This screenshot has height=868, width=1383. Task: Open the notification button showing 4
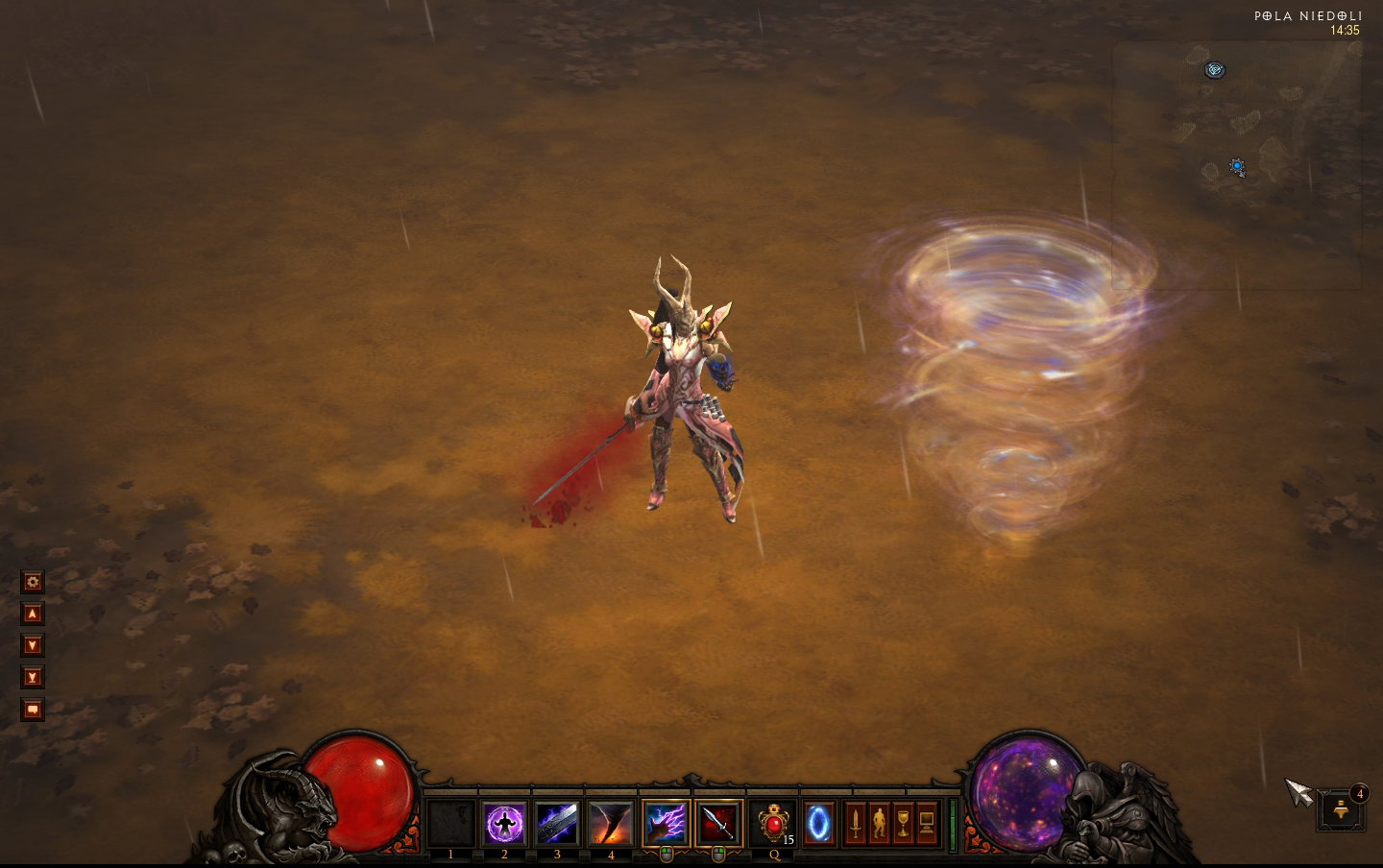(1342, 811)
